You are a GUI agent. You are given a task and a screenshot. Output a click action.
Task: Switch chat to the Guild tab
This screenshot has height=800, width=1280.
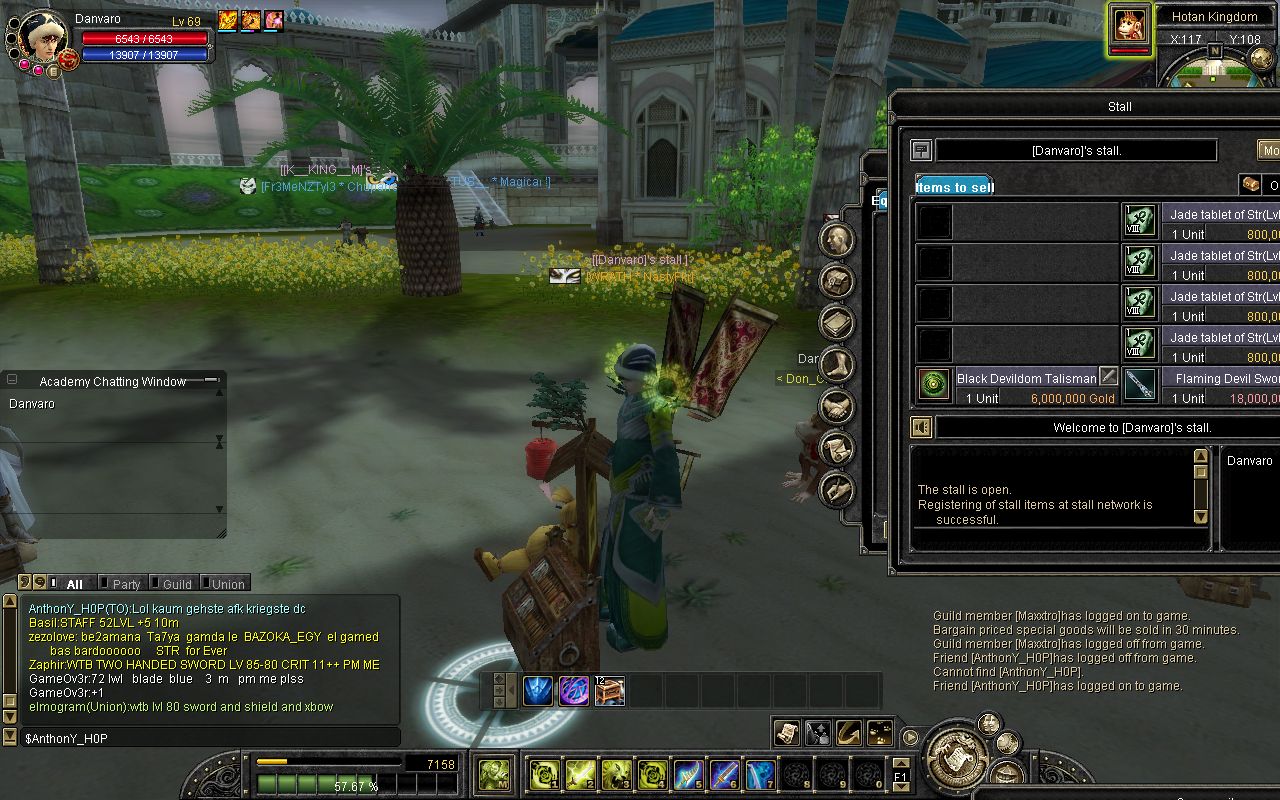[176, 584]
